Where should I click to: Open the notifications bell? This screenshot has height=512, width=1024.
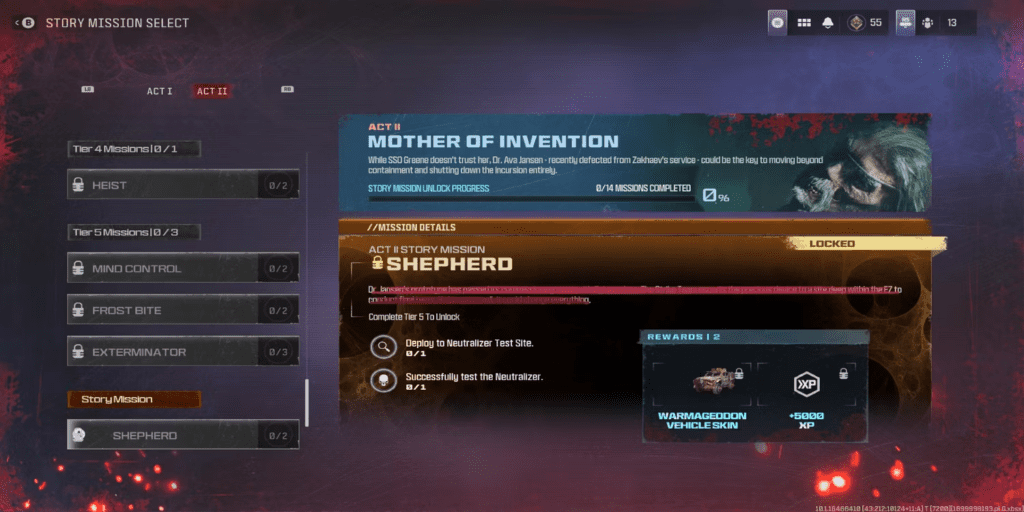point(828,23)
